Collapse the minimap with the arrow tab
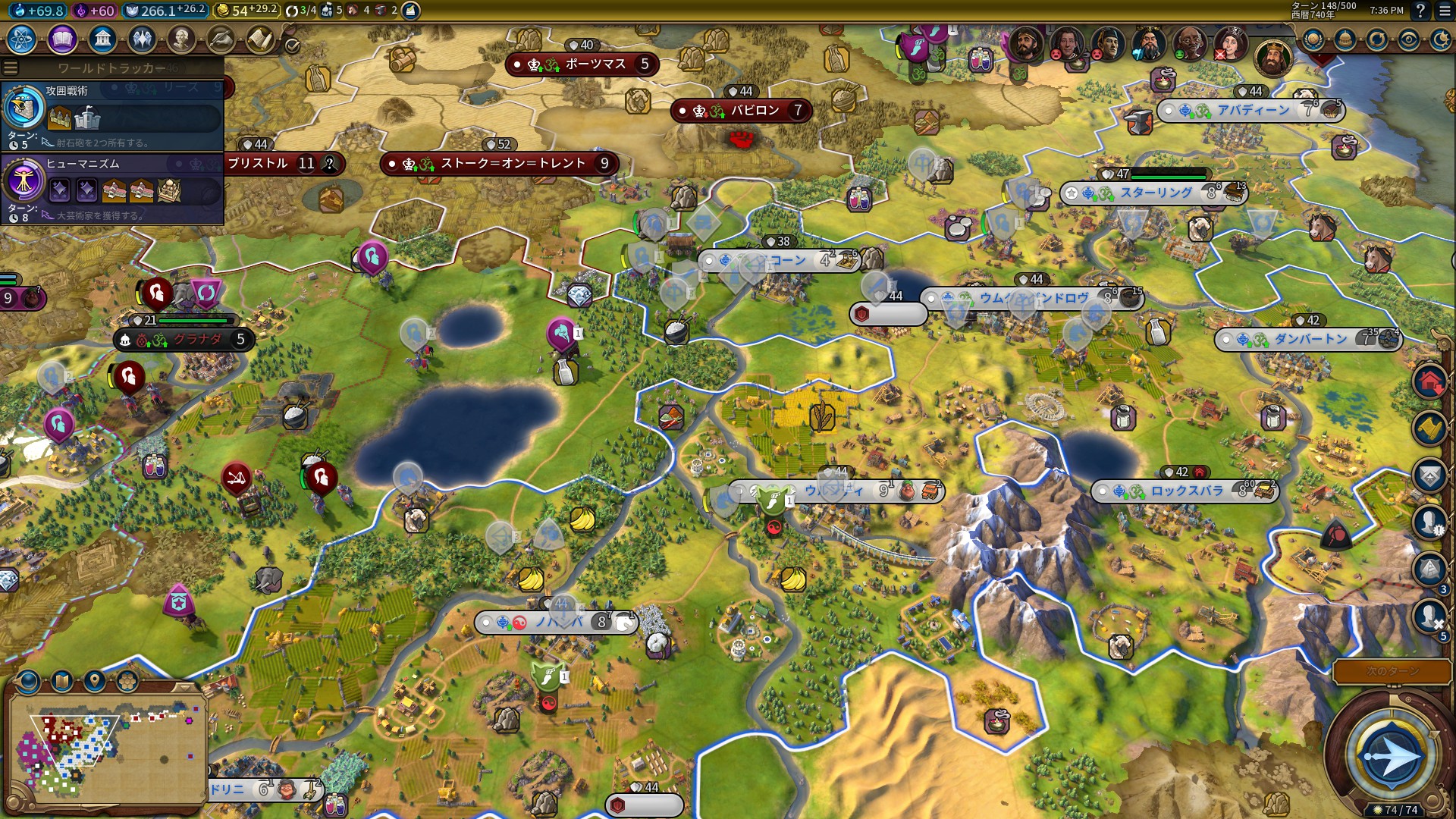Screen dimensions: 1456x819 (x=183, y=686)
